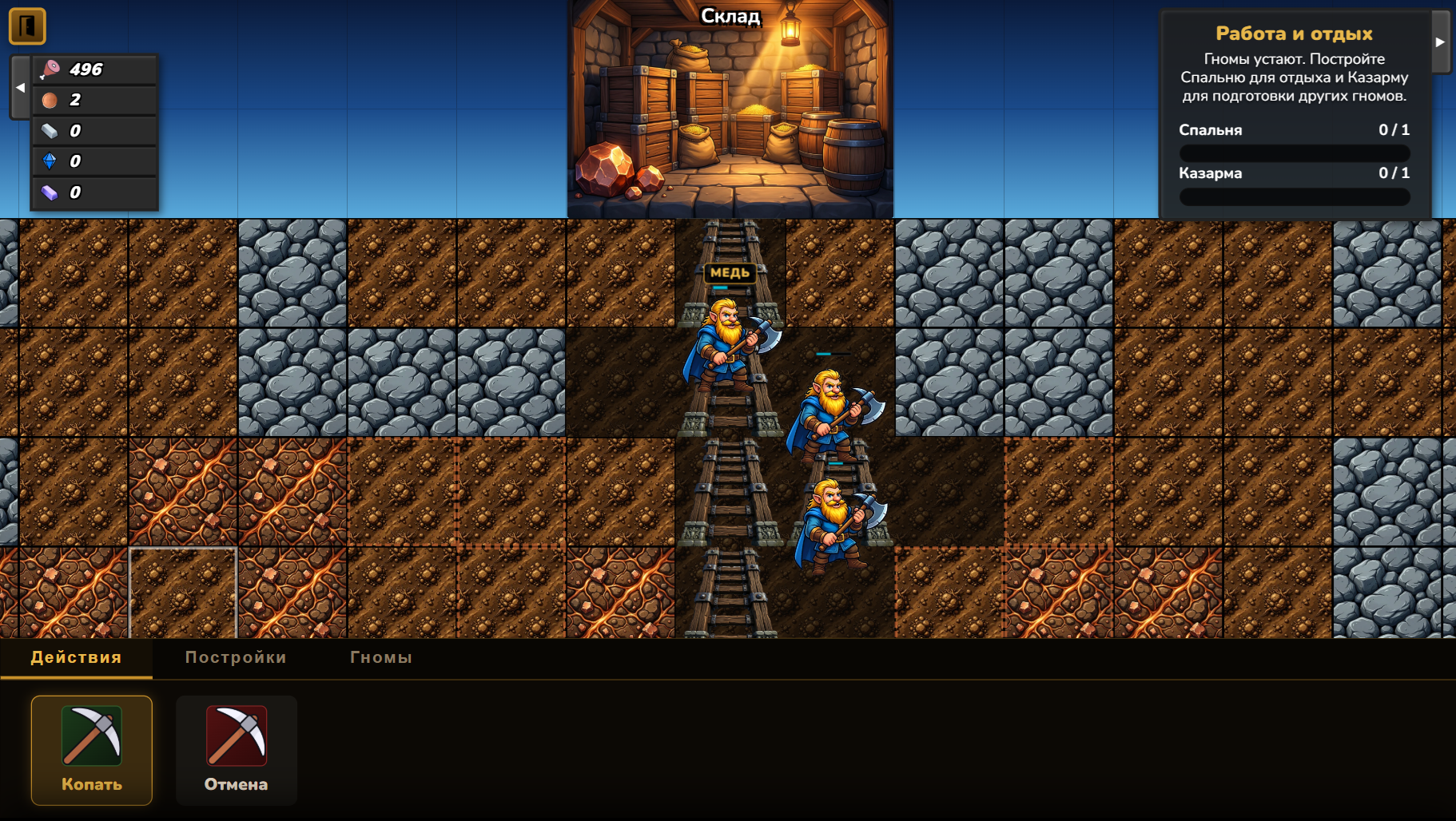The image size is (1456, 821).
Task: Collapse the Склад storage panel header
Action: click(730, 14)
